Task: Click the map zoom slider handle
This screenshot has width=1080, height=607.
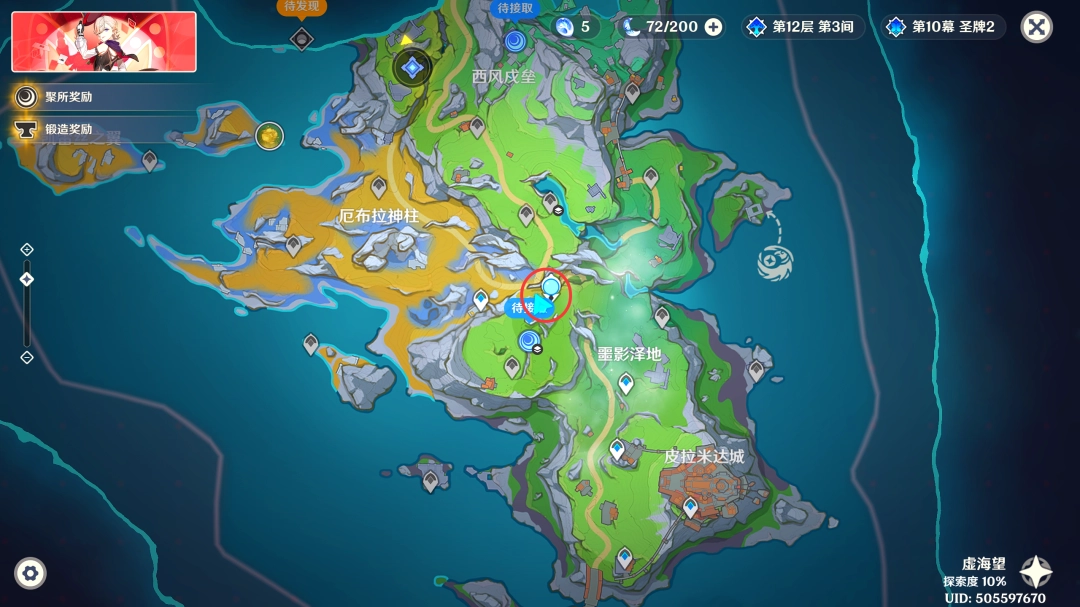Action: pyautogui.click(x=27, y=279)
